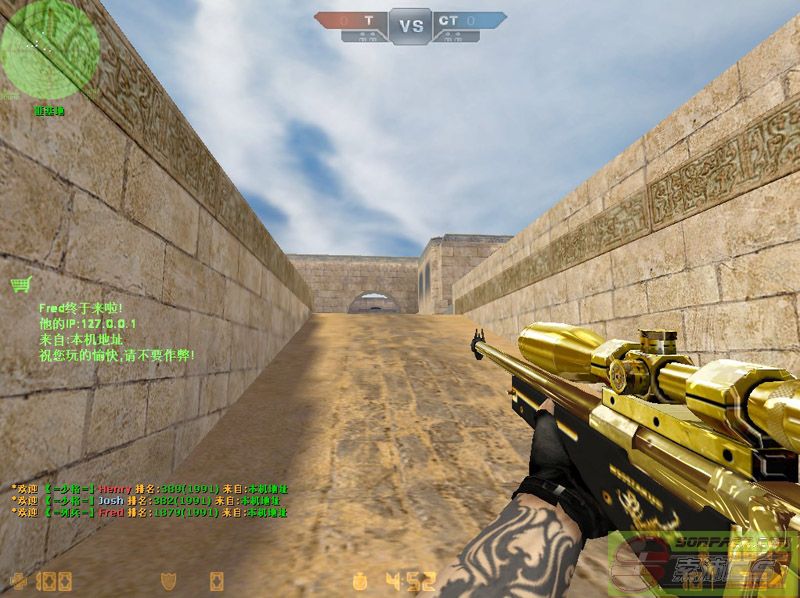
Task: Click the green circular radar minimap
Action: click(x=50, y=50)
